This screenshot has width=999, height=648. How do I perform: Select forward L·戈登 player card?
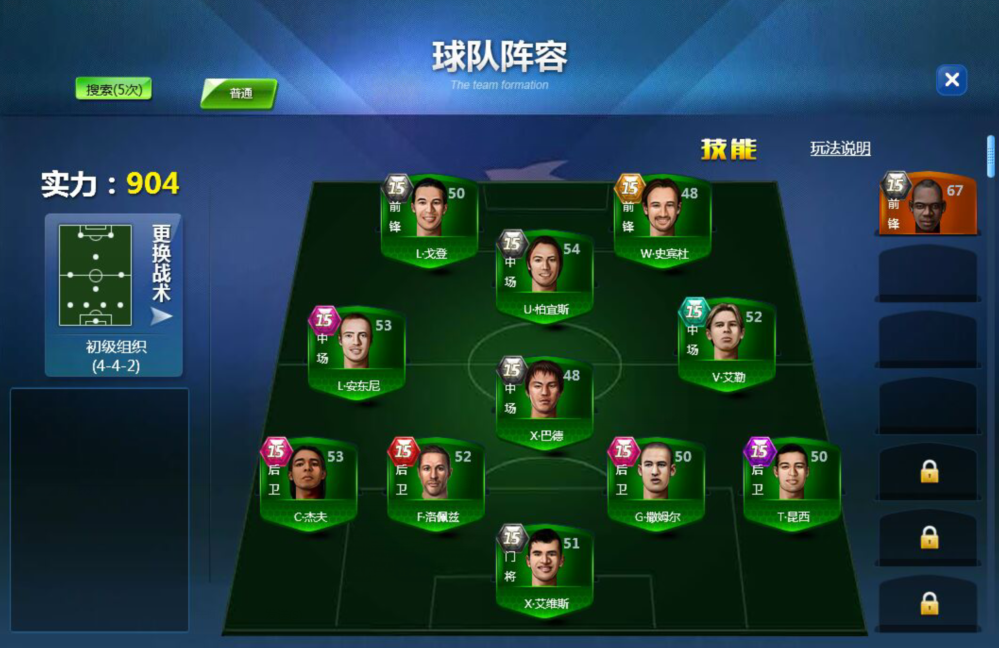pos(432,220)
